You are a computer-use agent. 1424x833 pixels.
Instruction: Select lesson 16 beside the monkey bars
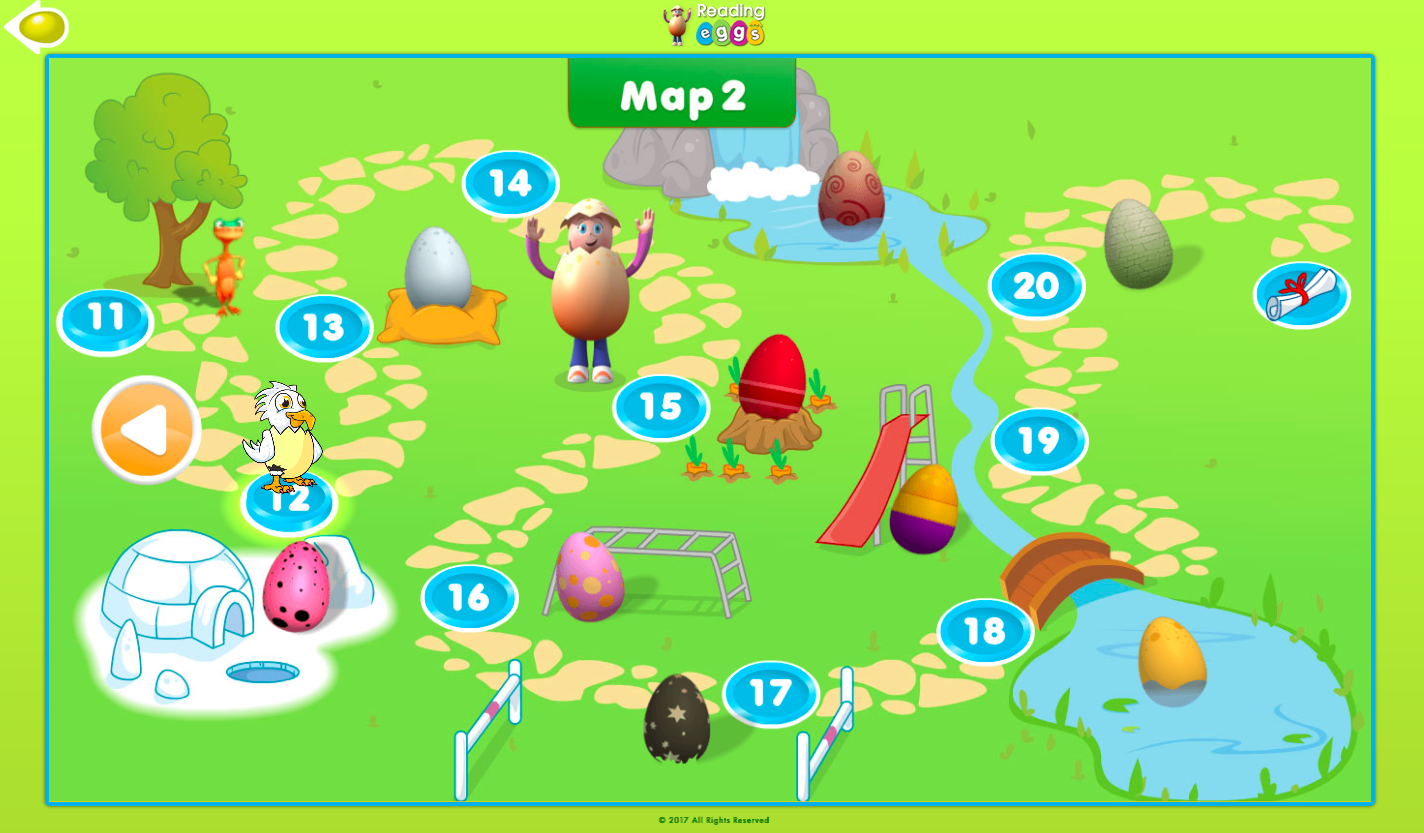pyautogui.click(x=469, y=597)
